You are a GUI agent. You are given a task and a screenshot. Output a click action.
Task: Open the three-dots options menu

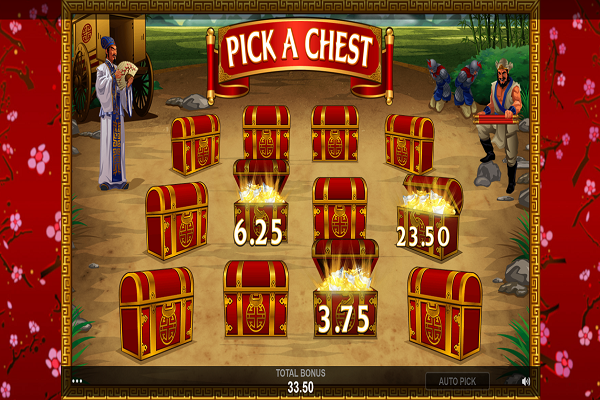click(76, 381)
